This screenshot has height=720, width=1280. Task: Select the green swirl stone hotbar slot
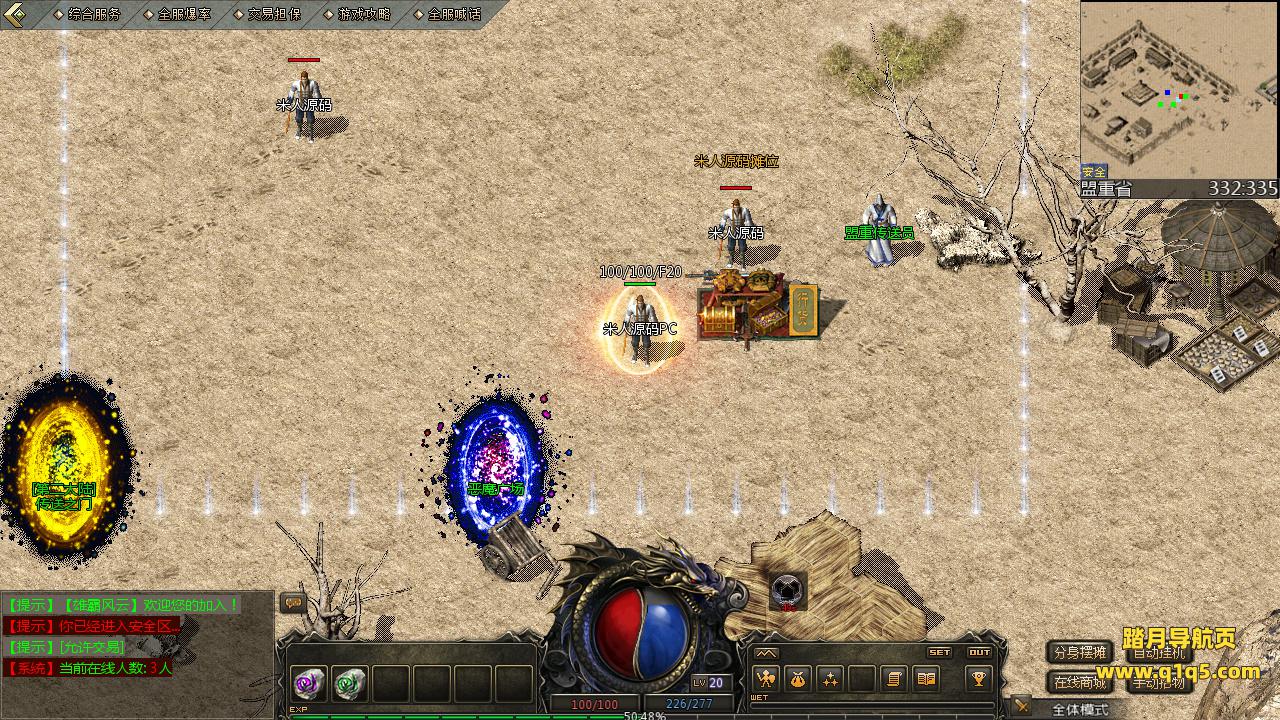349,683
